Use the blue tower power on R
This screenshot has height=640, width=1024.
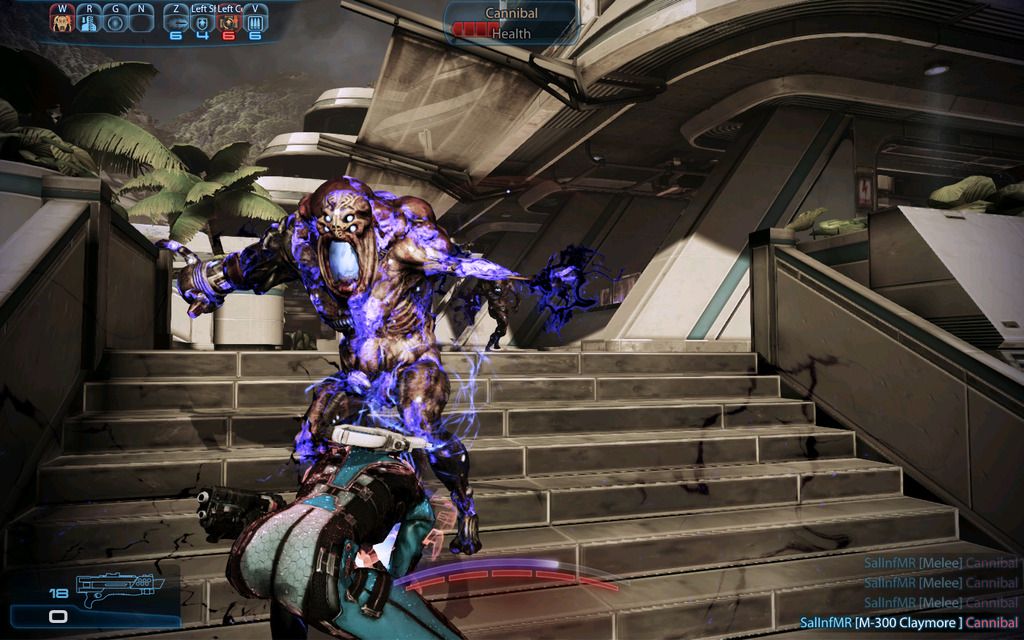pos(89,21)
